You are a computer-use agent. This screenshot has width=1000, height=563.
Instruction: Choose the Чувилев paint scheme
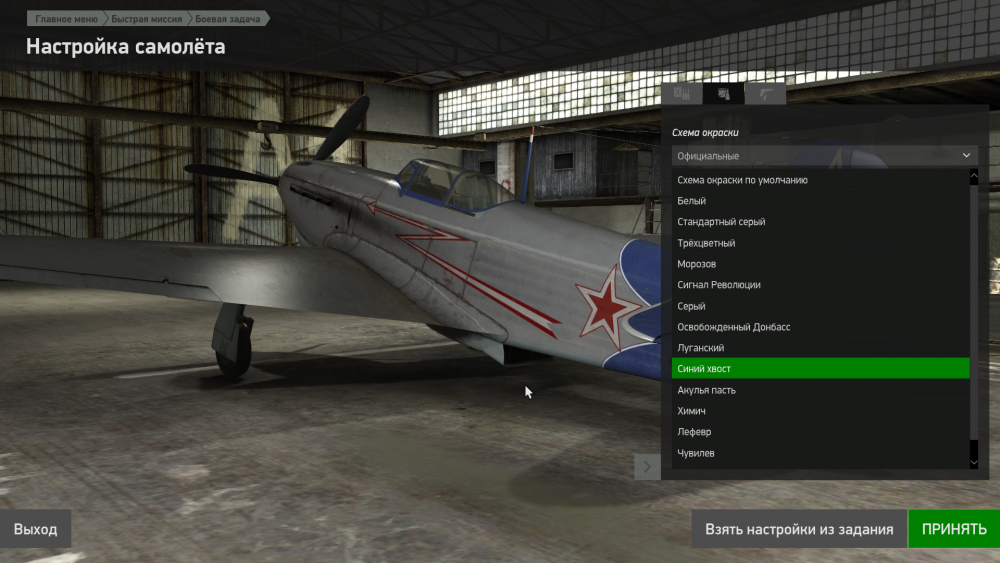point(696,453)
